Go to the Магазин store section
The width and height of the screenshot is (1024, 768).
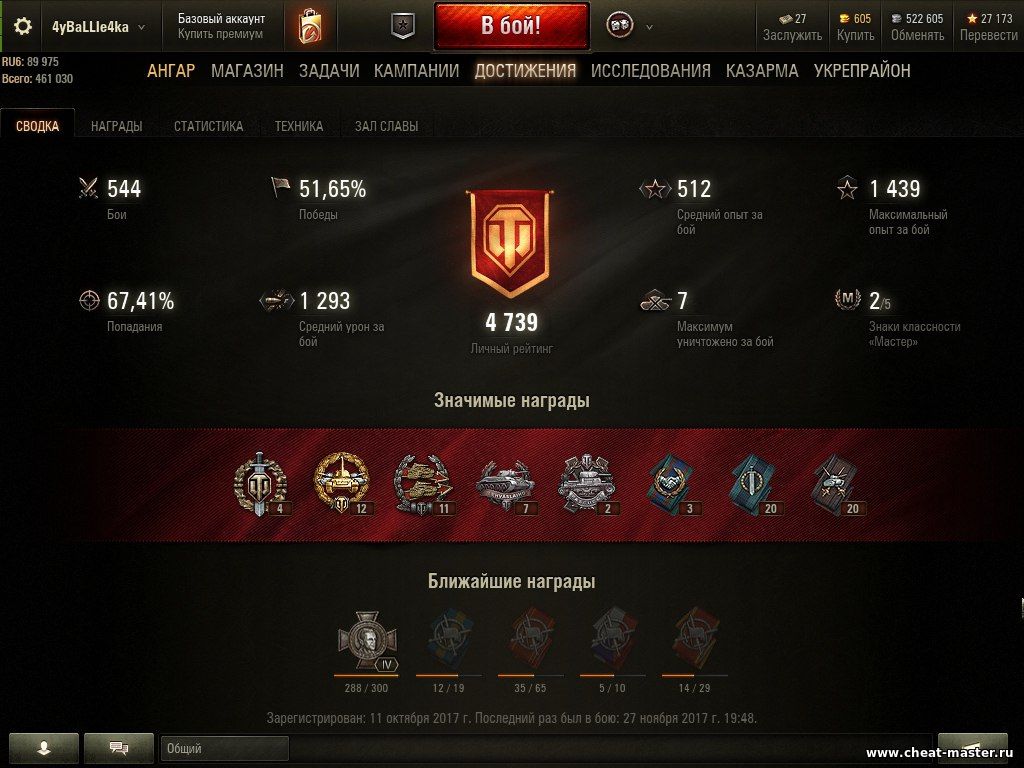tap(247, 71)
